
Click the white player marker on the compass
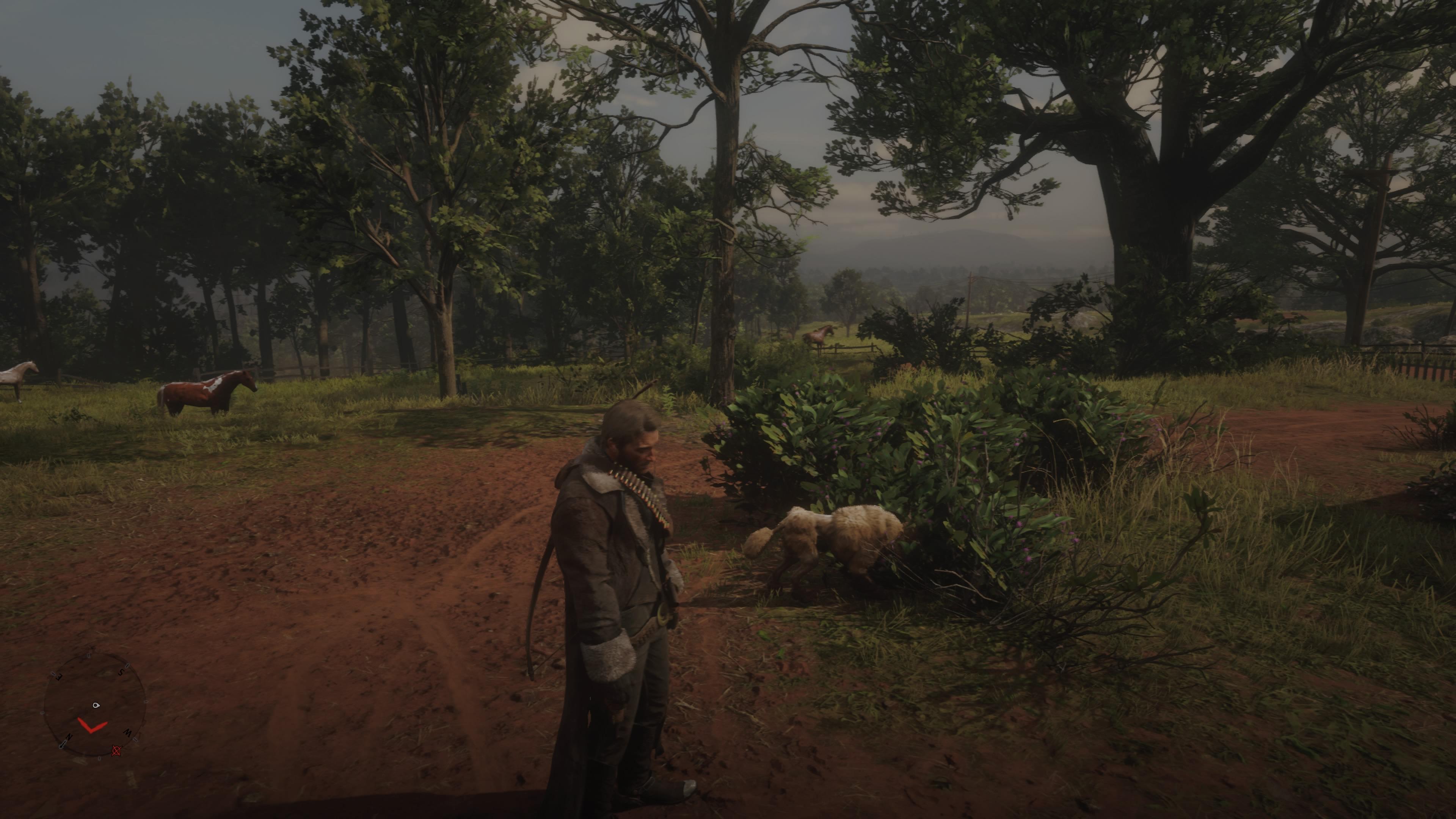[x=96, y=705]
